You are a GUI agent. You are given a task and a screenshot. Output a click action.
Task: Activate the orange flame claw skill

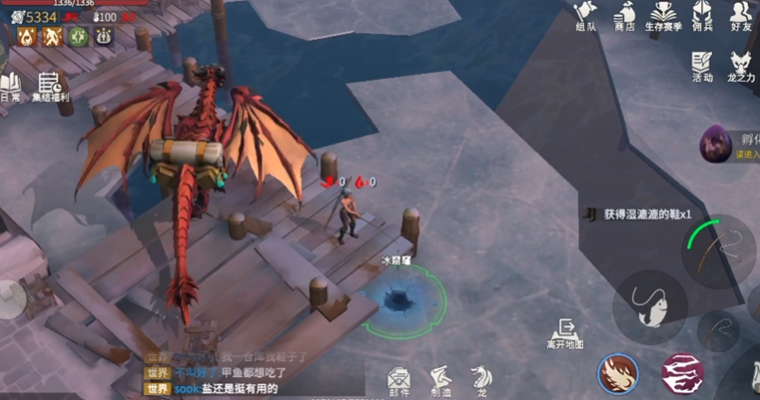point(618,374)
